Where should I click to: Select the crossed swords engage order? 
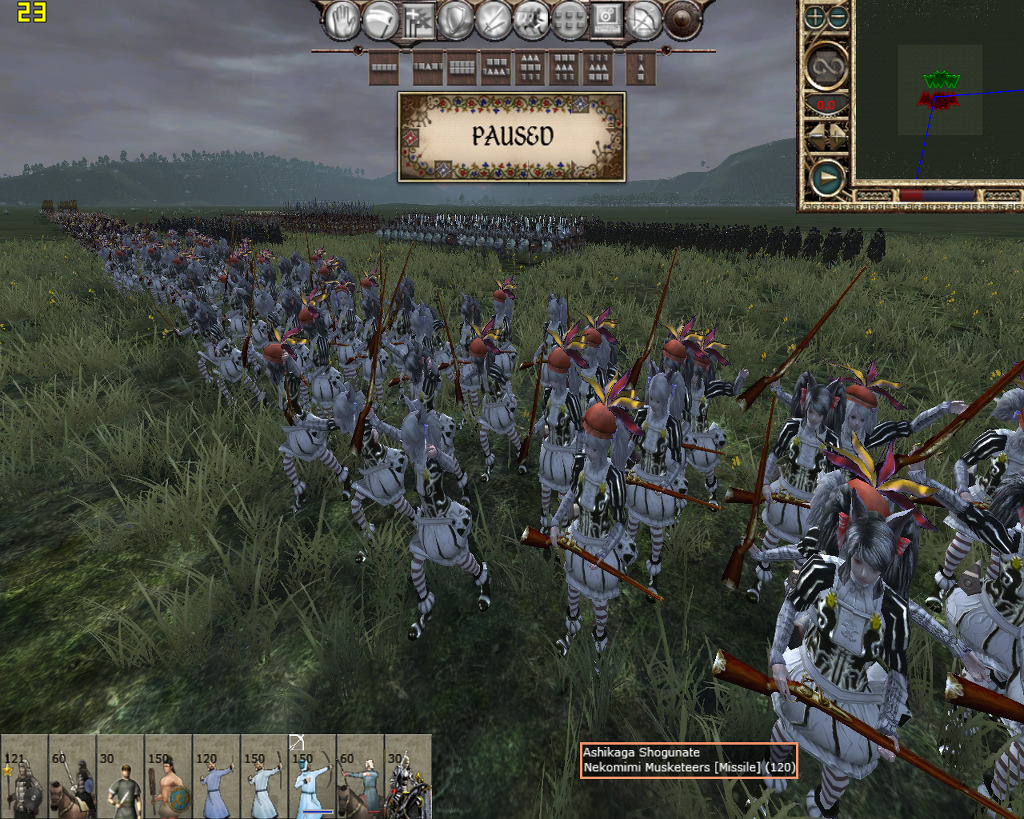click(x=494, y=19)
